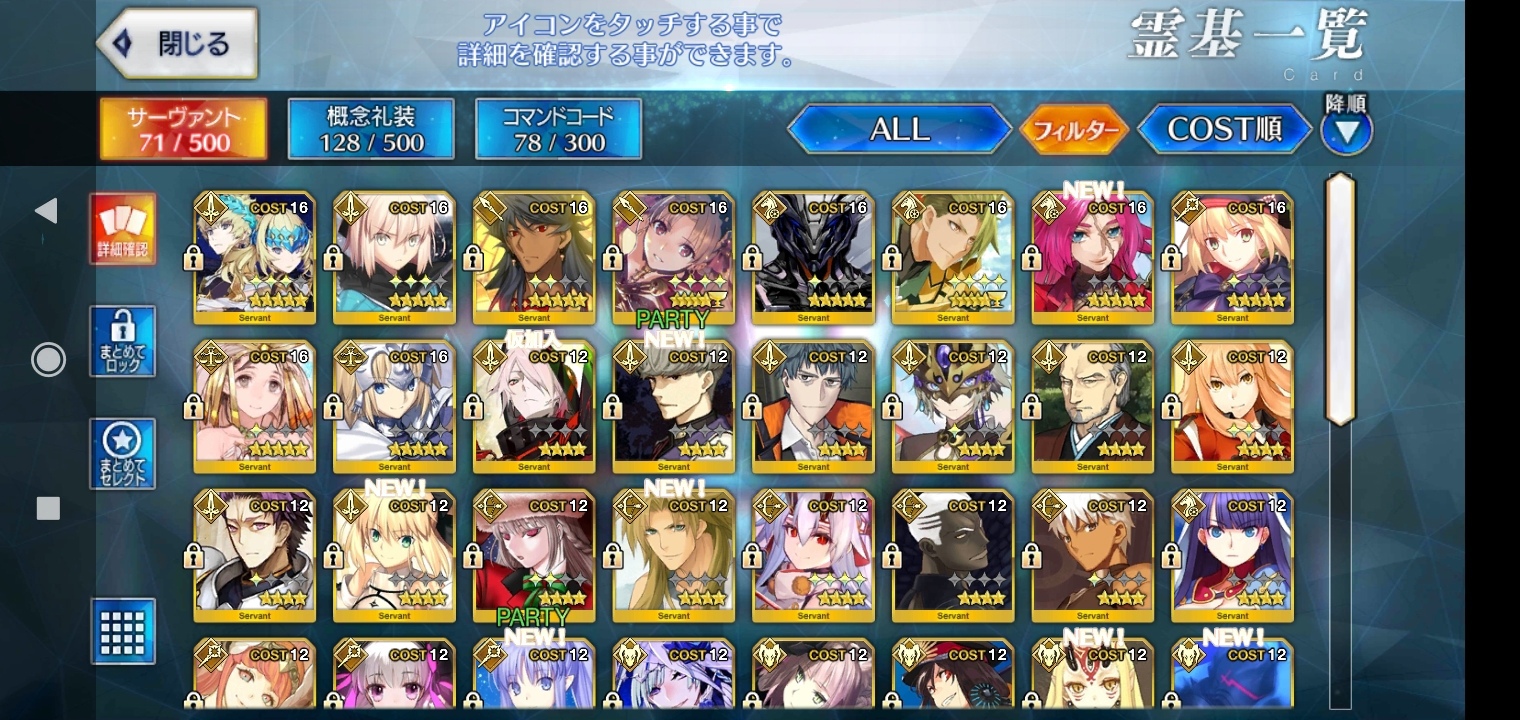Choose the まとめてロック bulk lock button
This screenshot has width=1520, height=720.
(x=123, y=342)
